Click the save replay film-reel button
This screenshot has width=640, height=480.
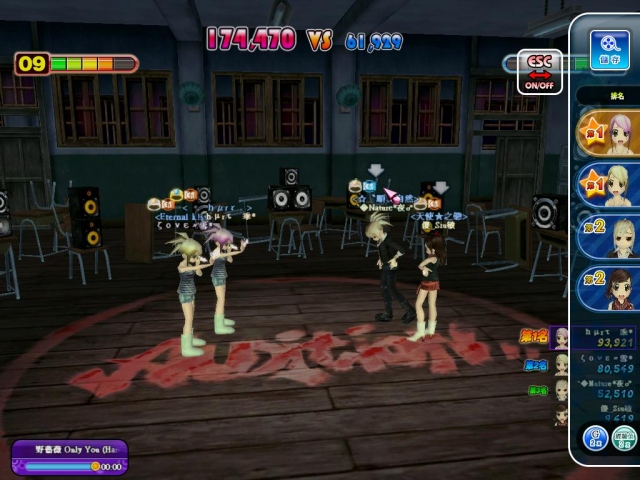[609, 48]
